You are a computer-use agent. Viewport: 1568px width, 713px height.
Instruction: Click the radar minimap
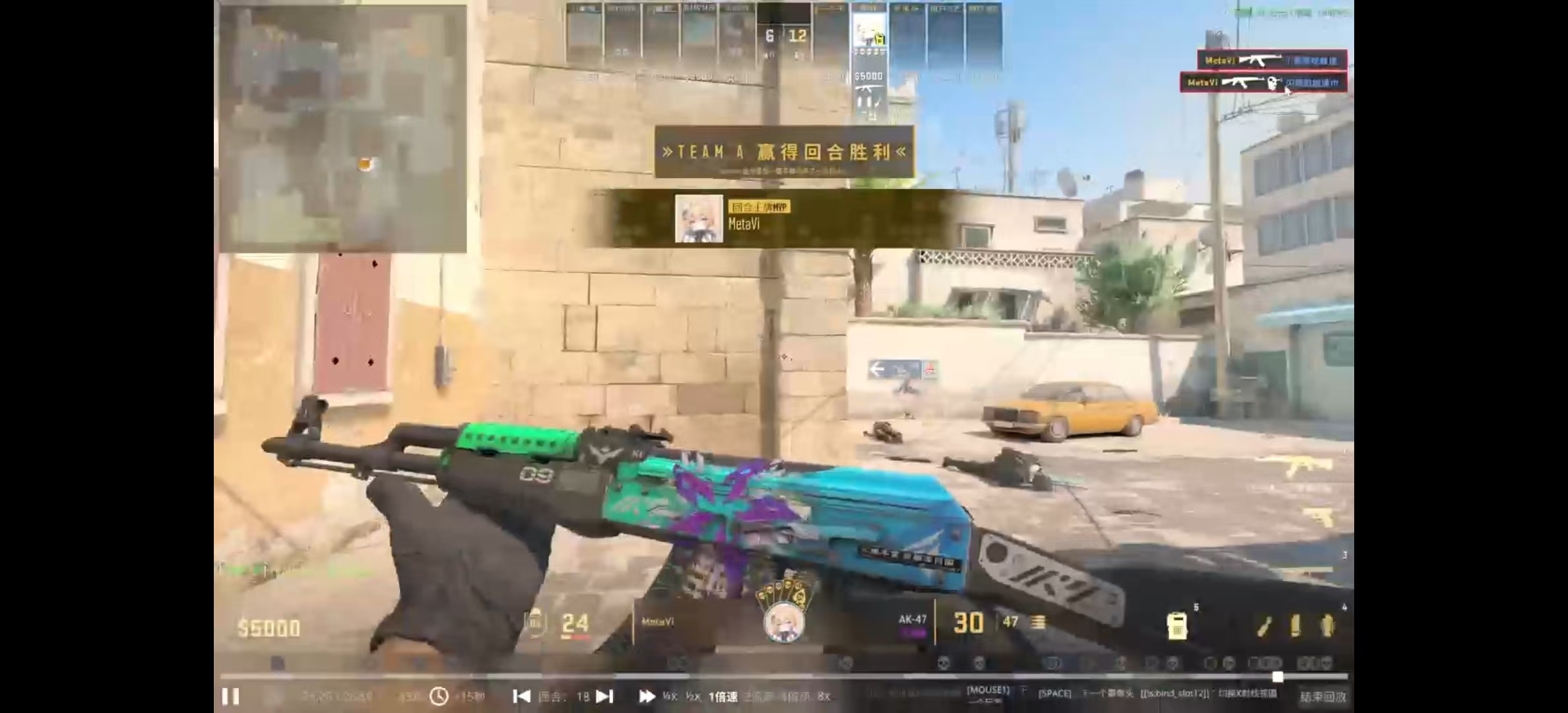tap(343, 129)
